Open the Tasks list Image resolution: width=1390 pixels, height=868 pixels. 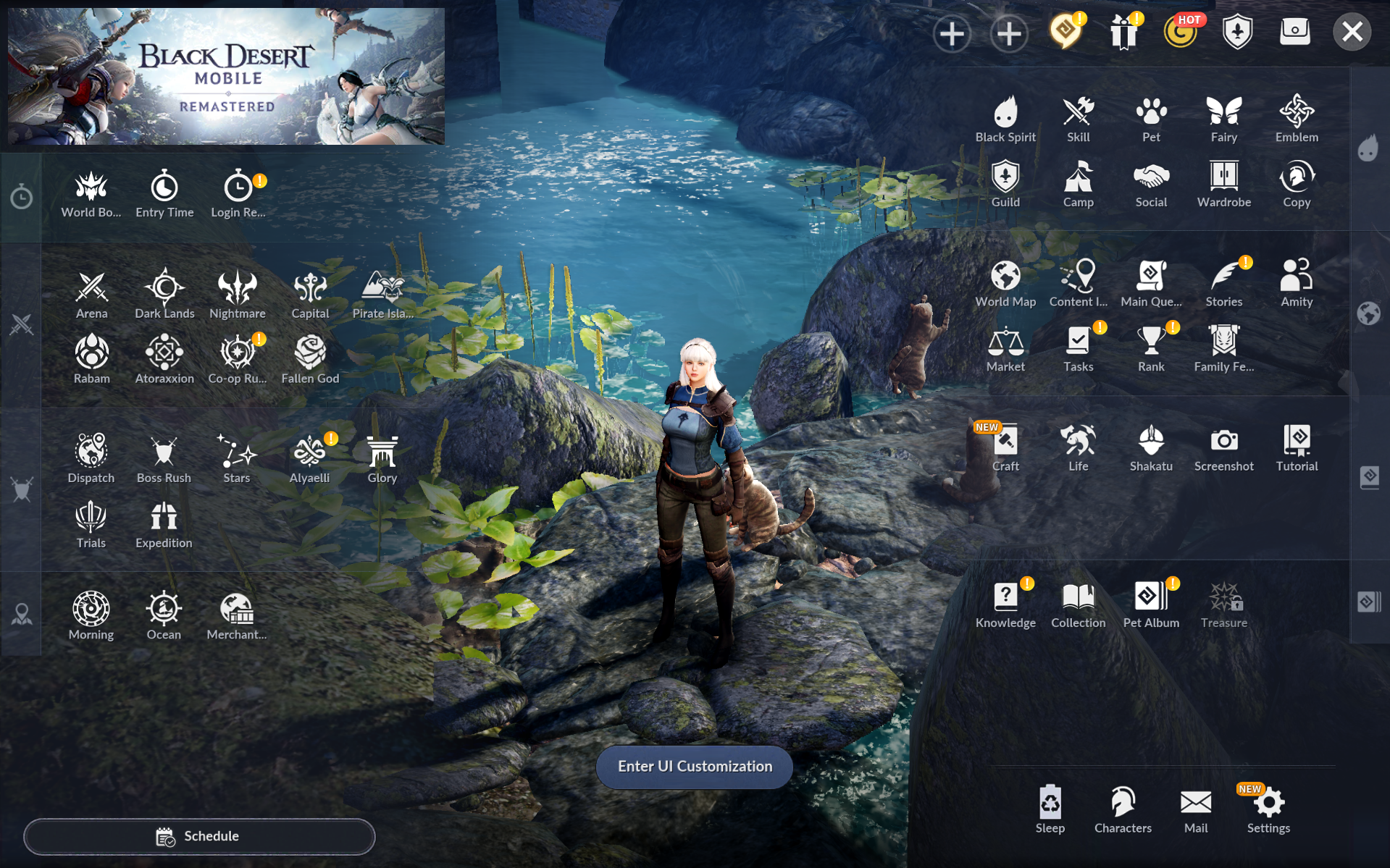1078,349
